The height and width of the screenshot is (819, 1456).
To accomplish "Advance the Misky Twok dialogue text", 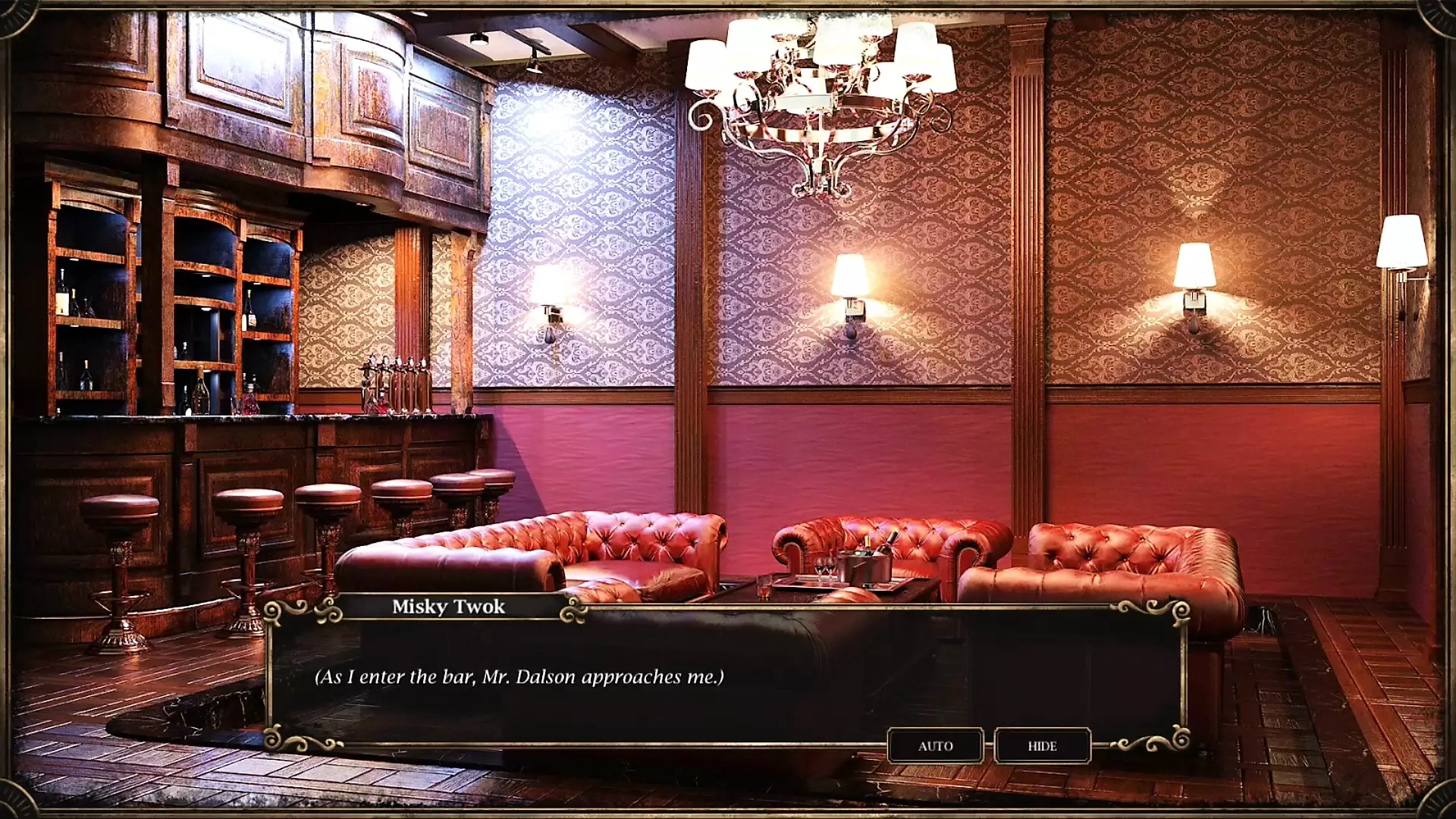I will [726, 676].
